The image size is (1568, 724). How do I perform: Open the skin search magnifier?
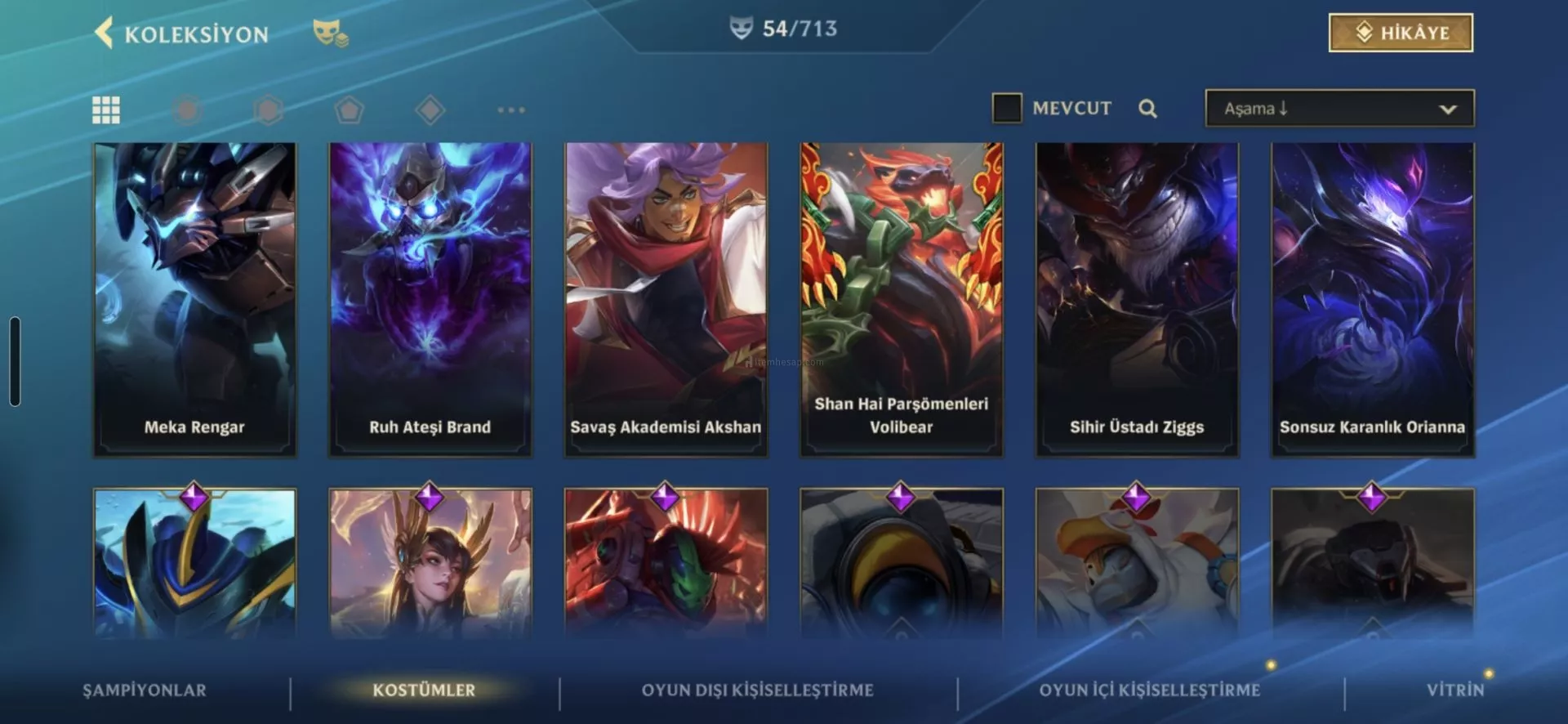[1147, 109]
